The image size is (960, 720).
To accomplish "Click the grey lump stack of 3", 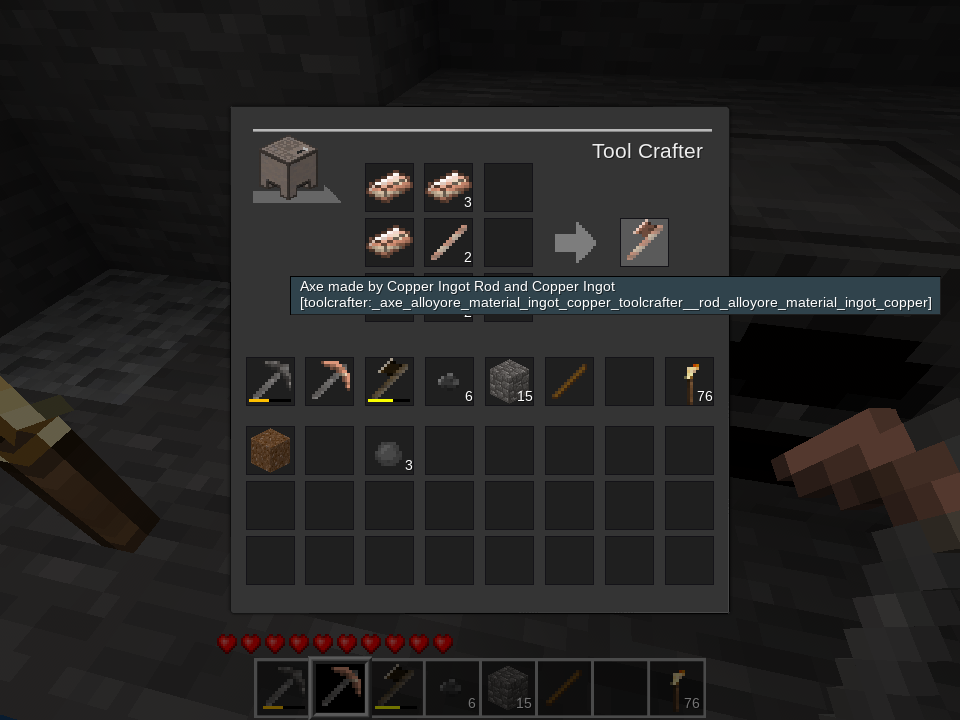I will tap(389, 450).
